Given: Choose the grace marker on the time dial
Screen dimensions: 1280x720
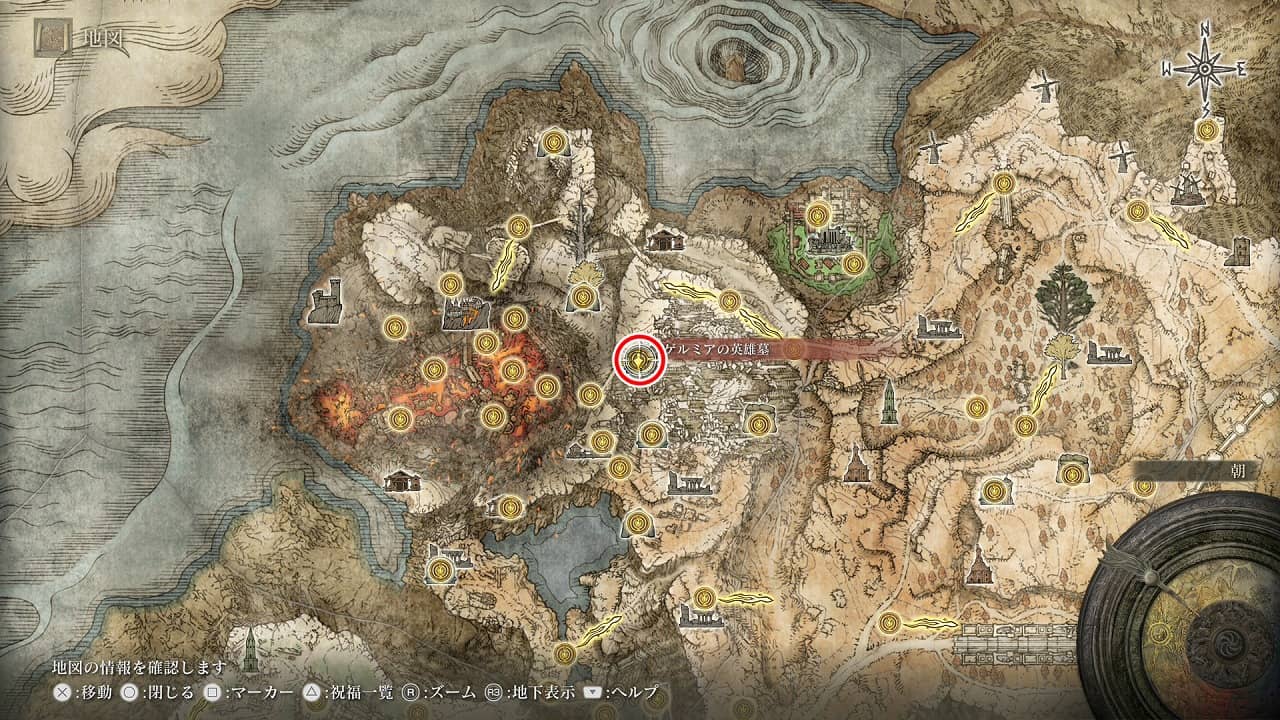Looking at the screenshot, I should 1161,631.
